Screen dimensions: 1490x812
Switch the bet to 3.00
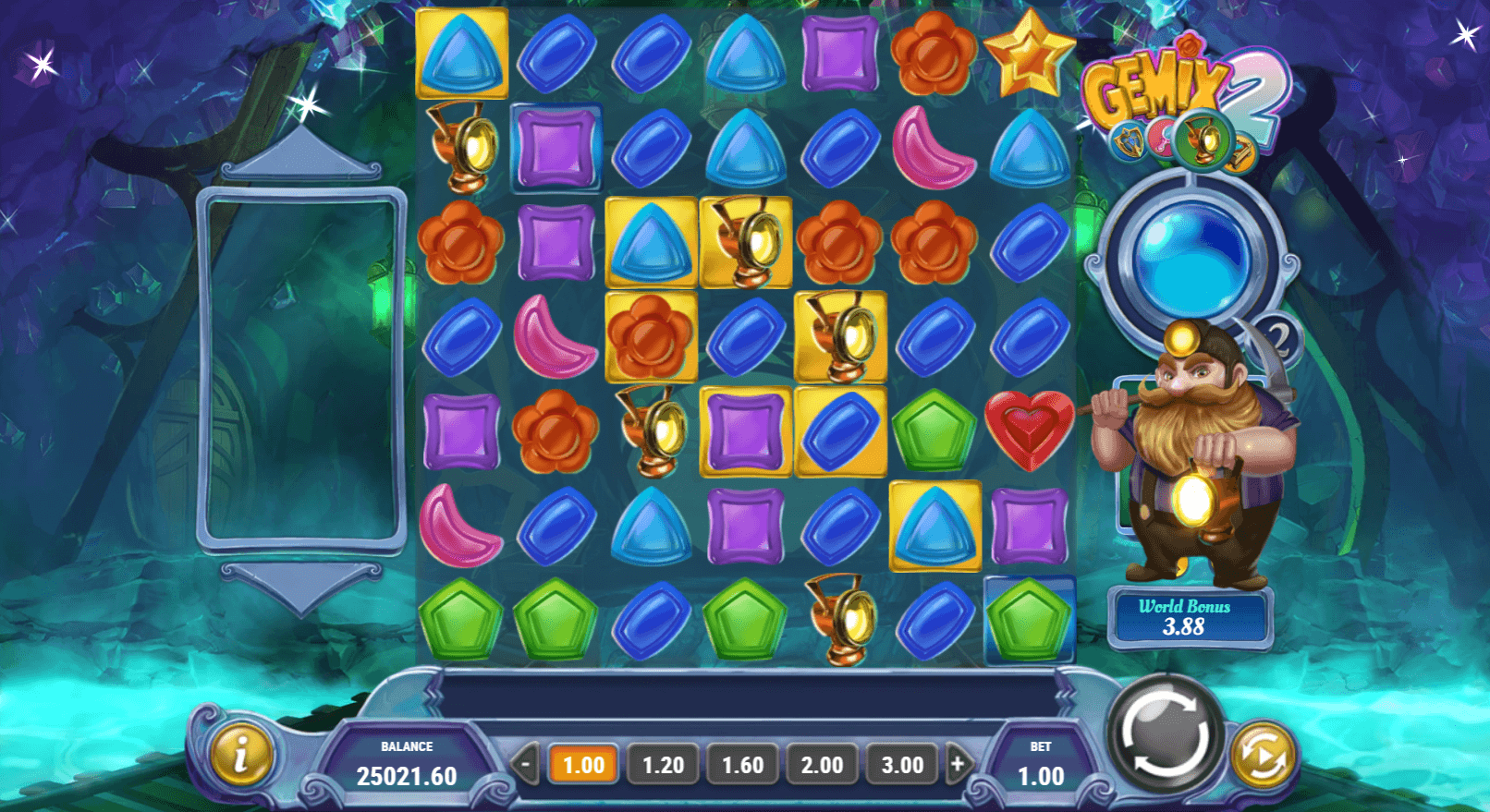pos(901,765)
